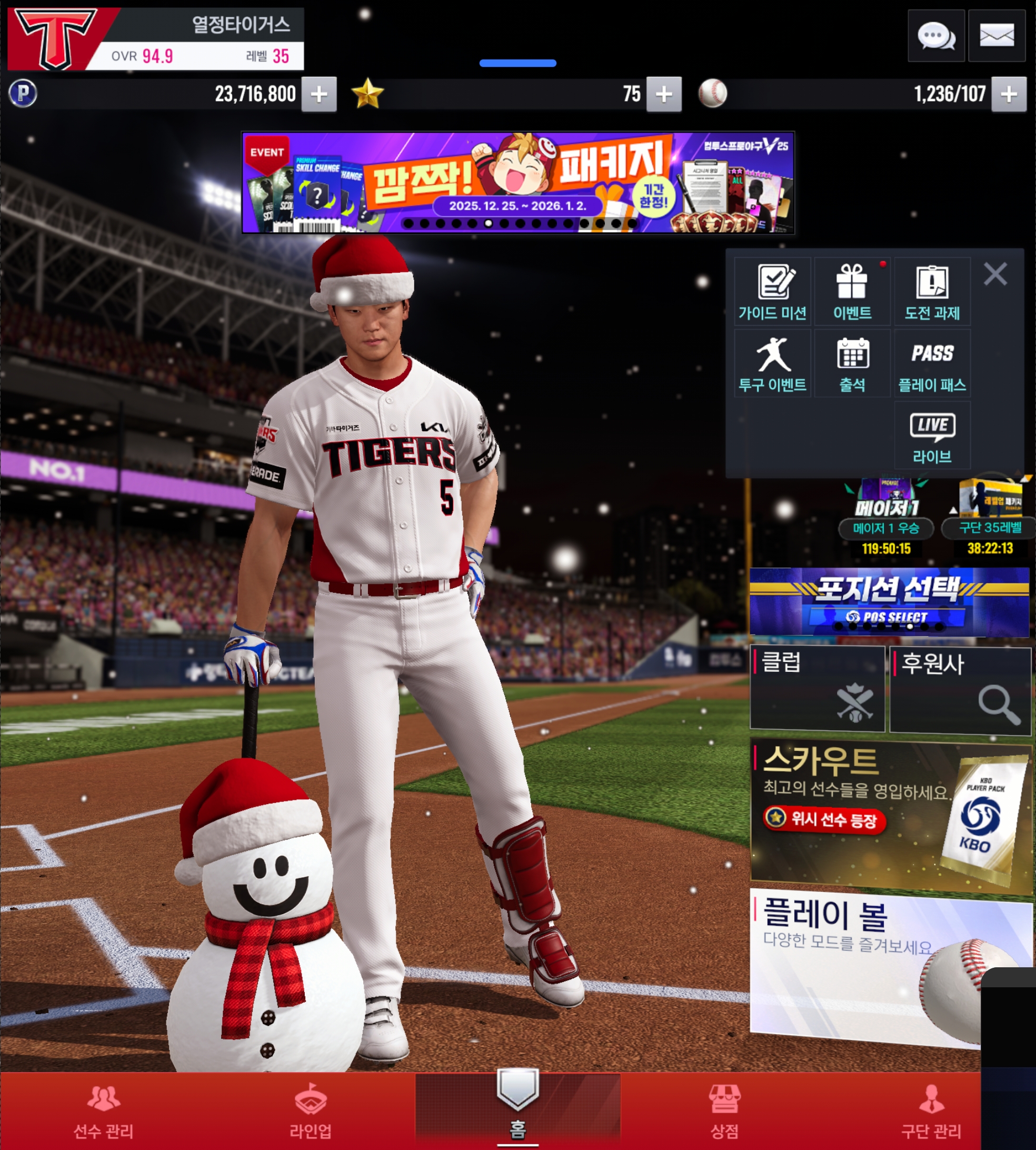The width and height of the screenshot is (1036, 1150).
Task: Open the 라이브 live menu
Action: point(932,435)
